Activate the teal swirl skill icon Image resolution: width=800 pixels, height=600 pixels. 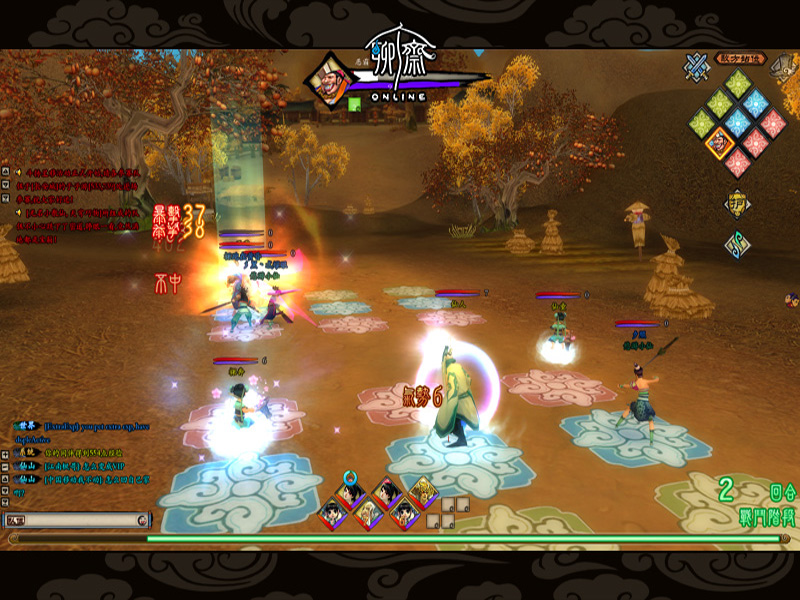click(x=737, y=245)
